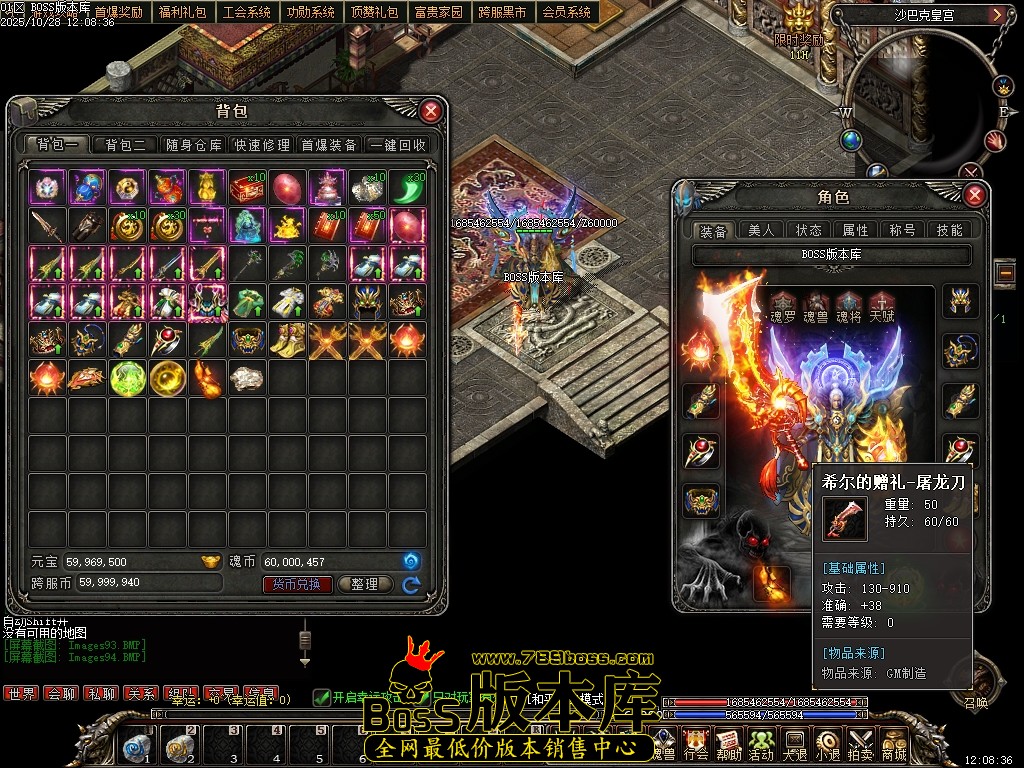Open the 技能 skills tab
Screen dimensions: 1024x768
coord(949,231)
